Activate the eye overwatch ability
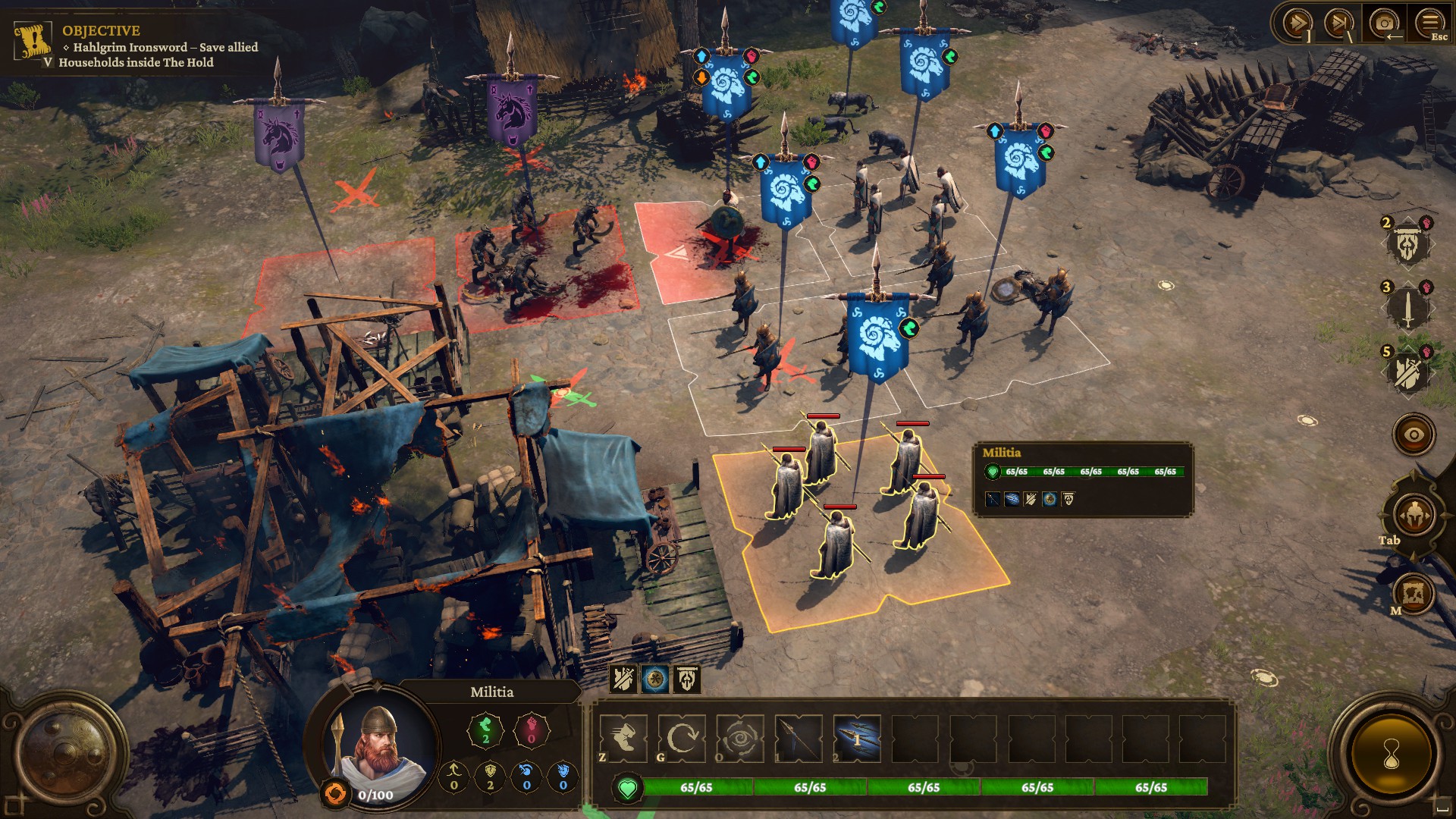1456x819 pixels. (739, 738)
